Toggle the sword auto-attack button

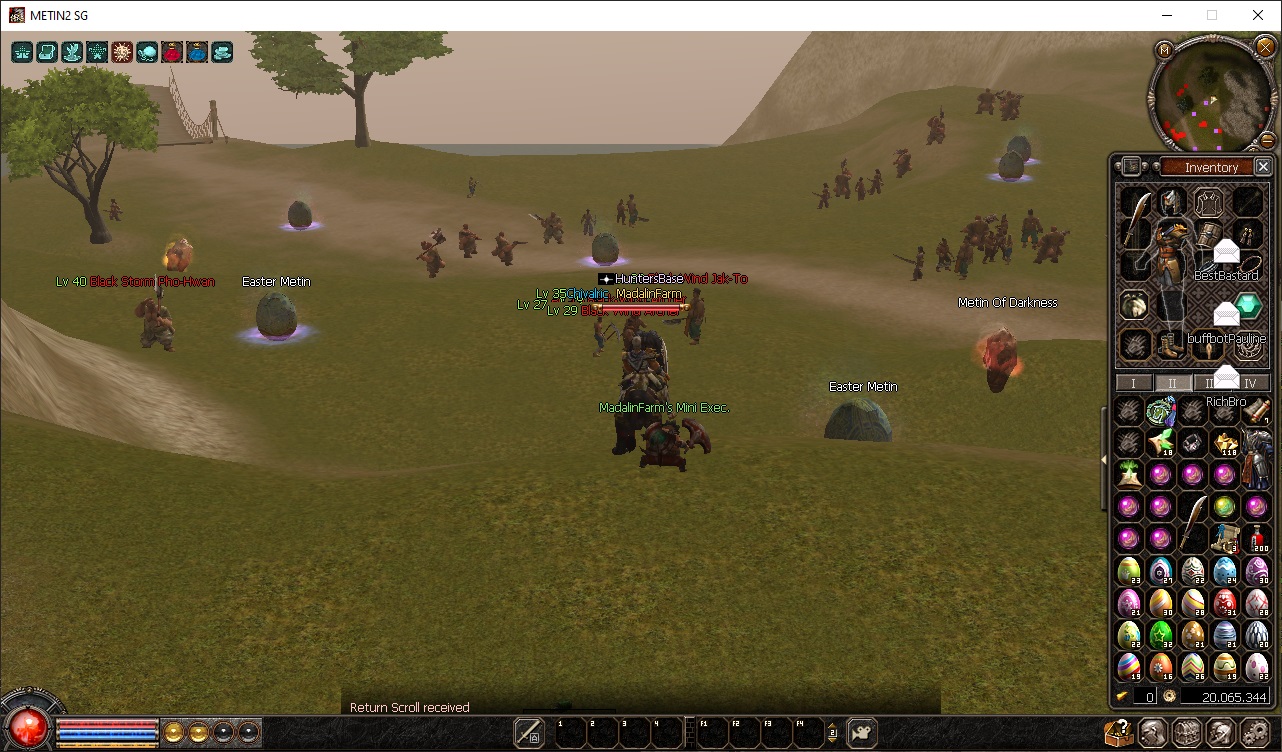(x=529, y=733)
